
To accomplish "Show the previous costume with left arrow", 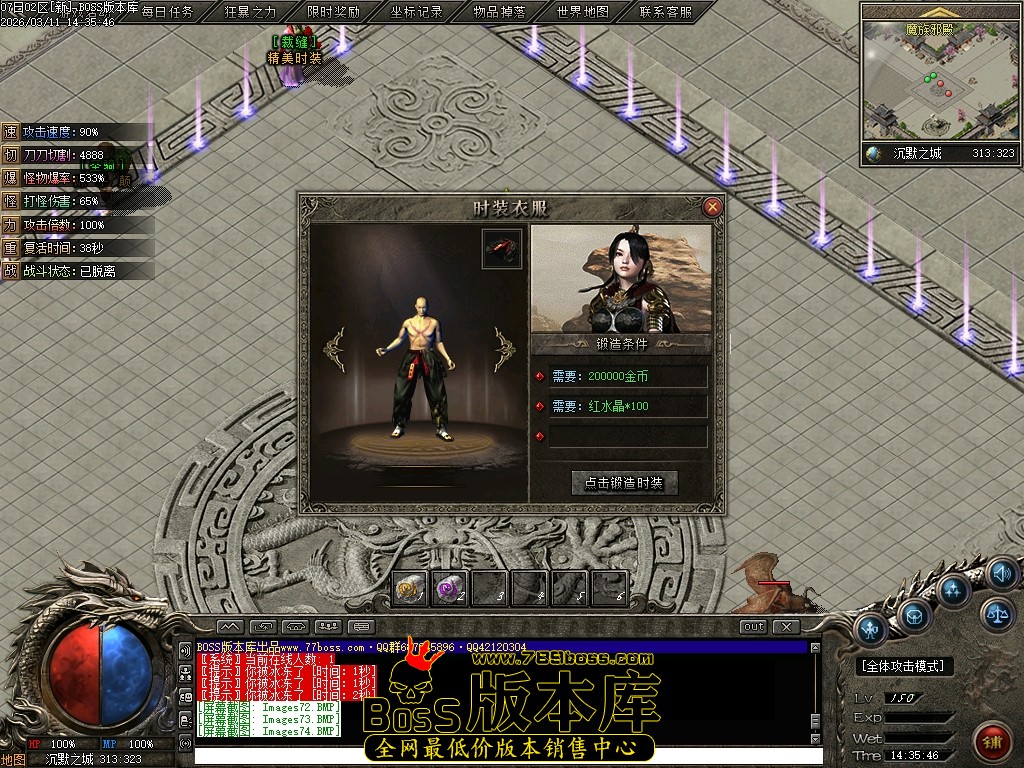I will (335, 349).
